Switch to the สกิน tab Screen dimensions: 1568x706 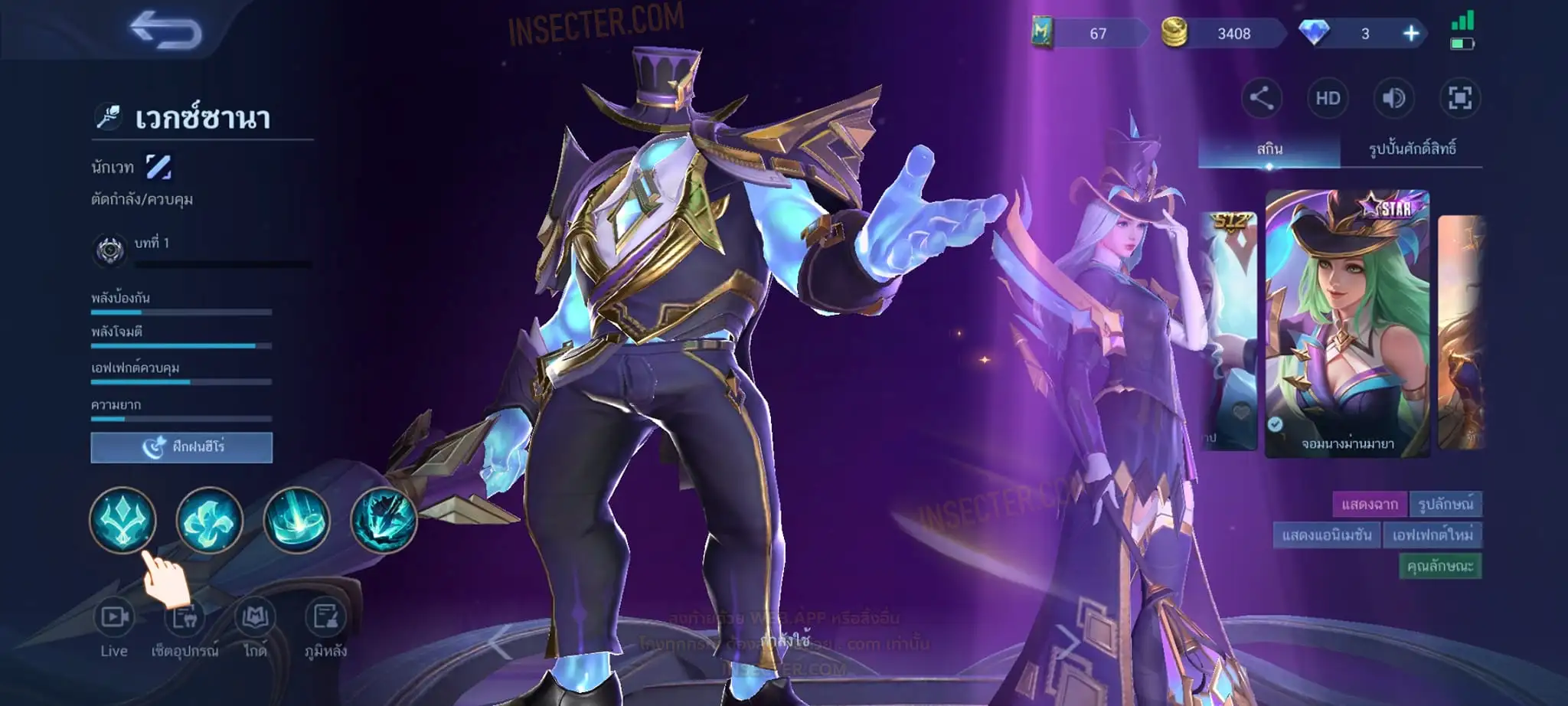[1269, 149]
